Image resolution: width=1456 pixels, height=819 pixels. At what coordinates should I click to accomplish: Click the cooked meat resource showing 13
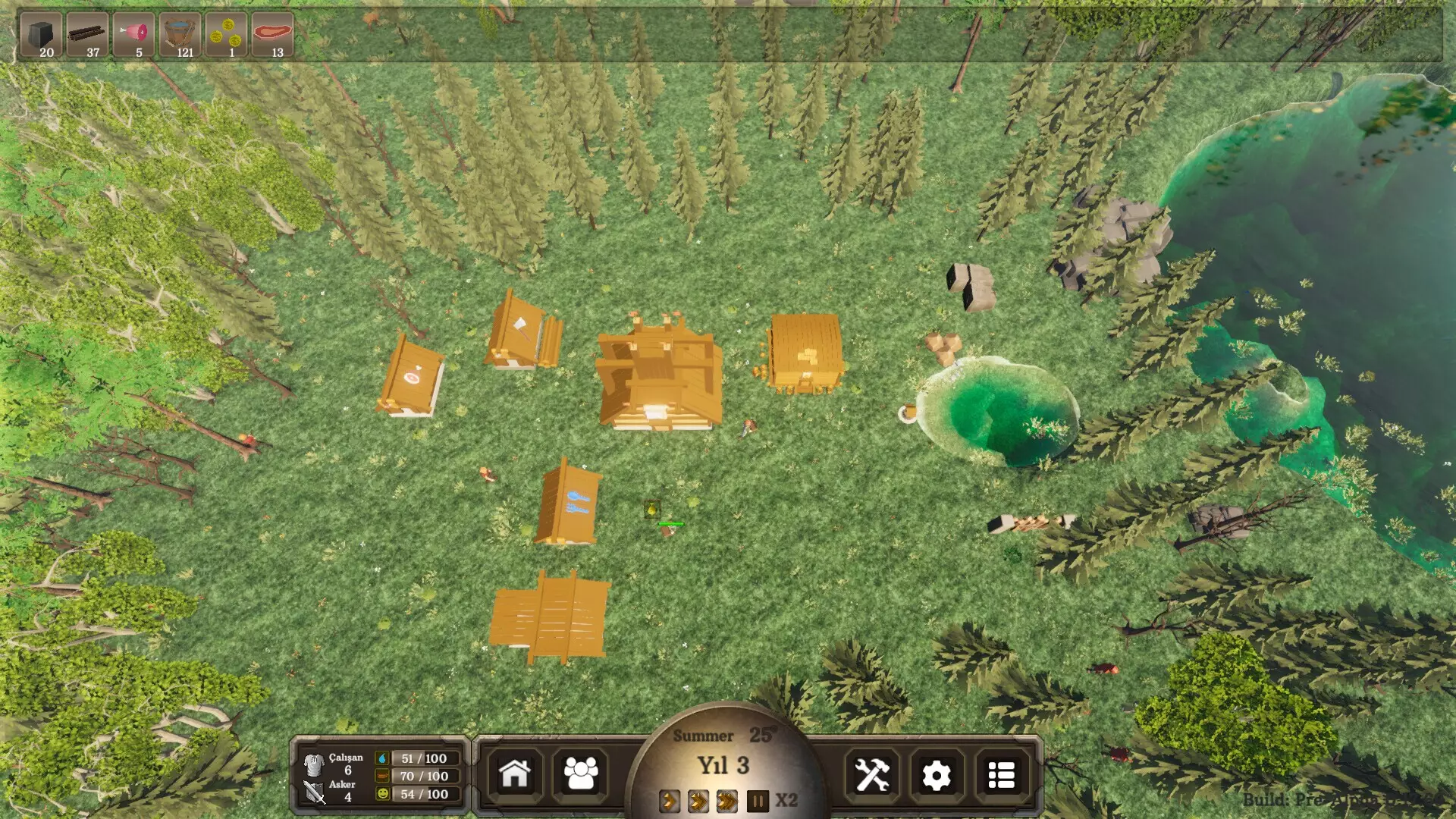[275, 32]
